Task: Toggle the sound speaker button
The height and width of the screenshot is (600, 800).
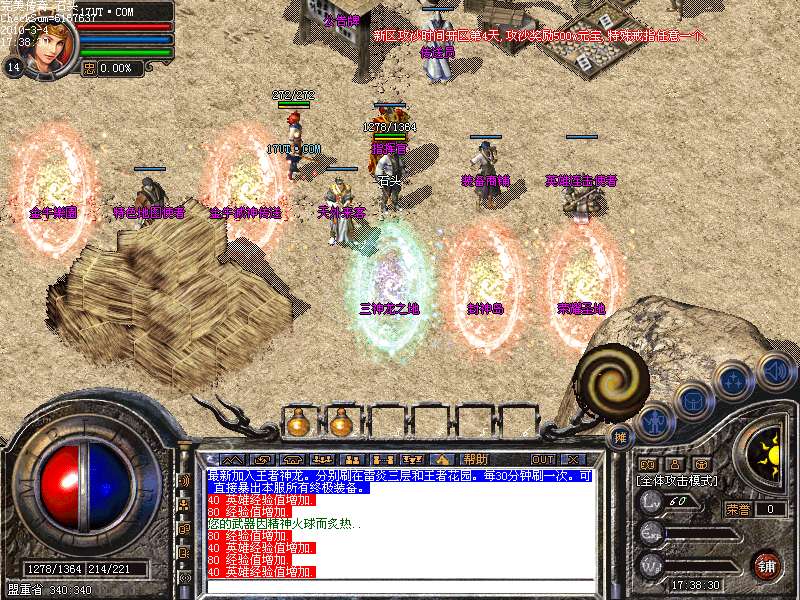Action: click(774, 371)
